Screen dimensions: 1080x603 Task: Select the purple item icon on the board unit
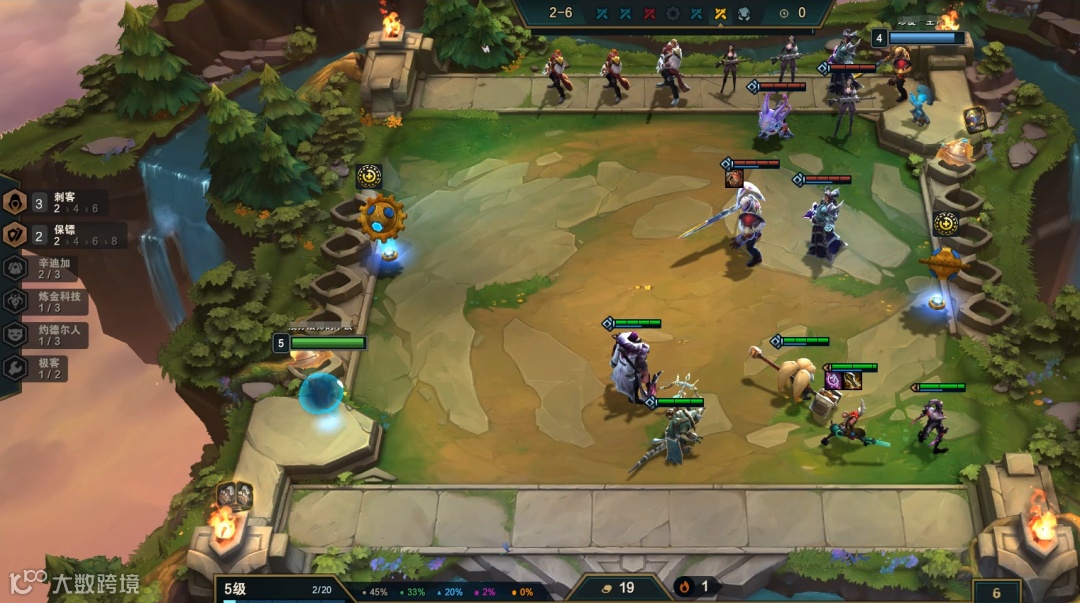833,380
